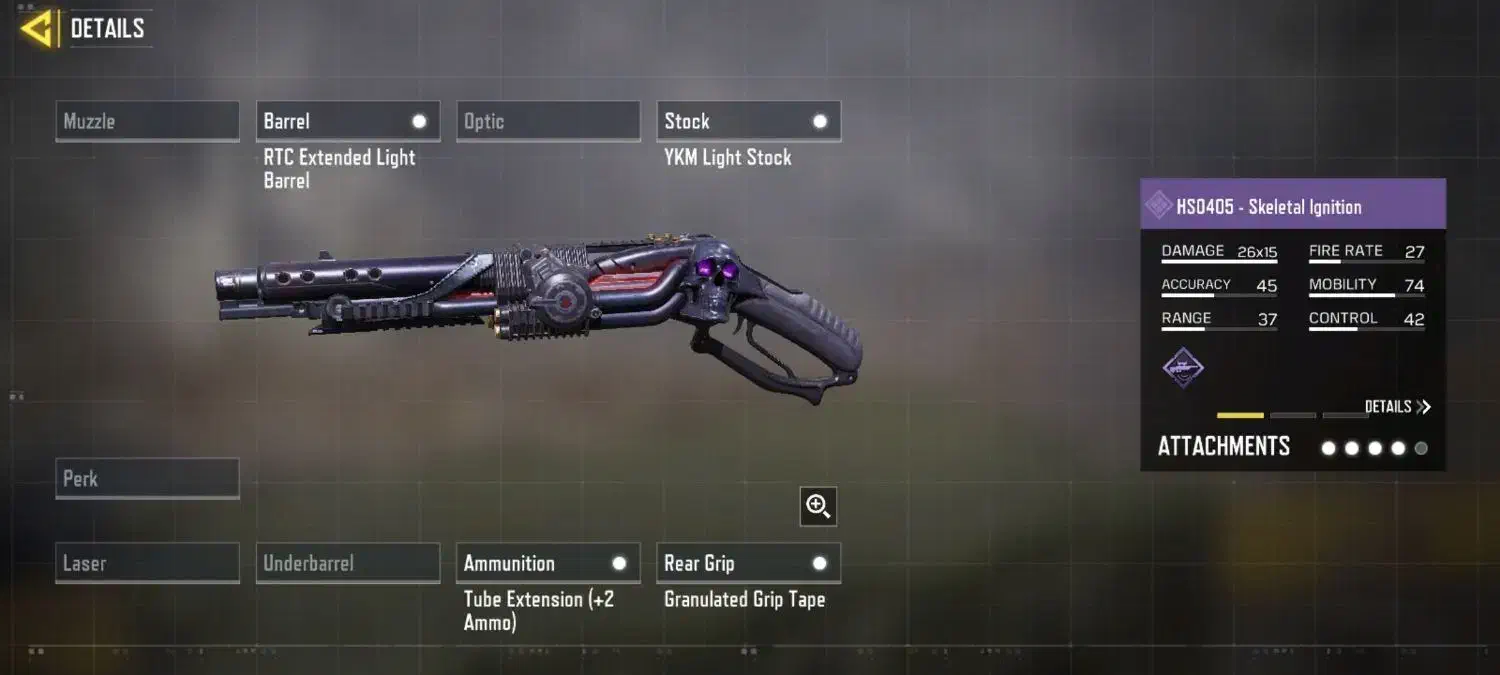Open the Stock attachment slot
Viewport: 1500px width, 675px height.
tap(748, 121)
